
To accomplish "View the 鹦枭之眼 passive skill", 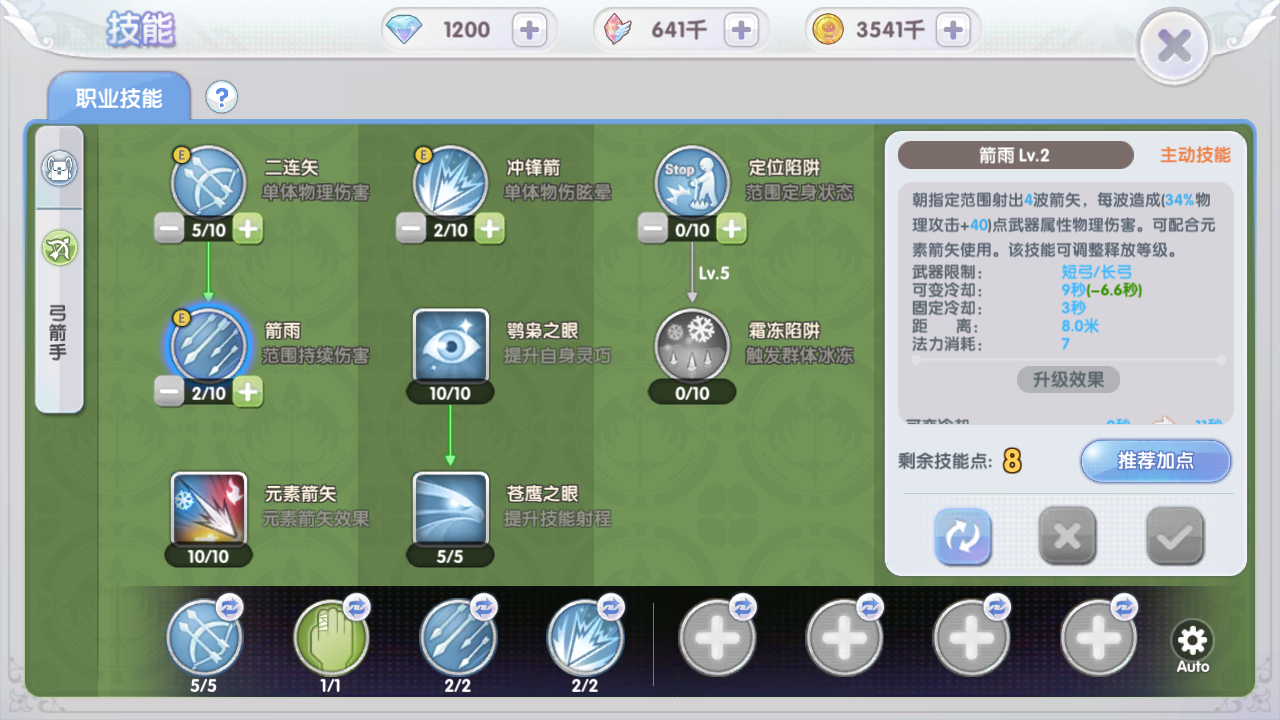I will (x=449, y=345).
